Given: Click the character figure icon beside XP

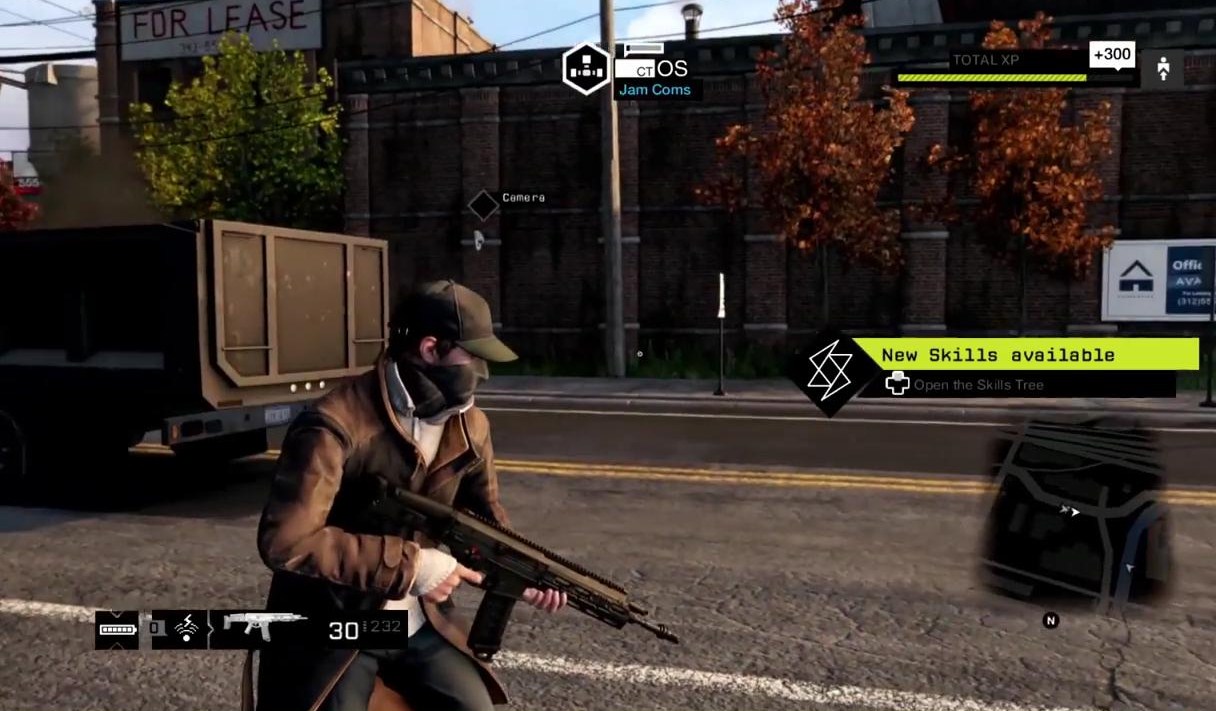Looking at the screenshot, I should pyautogui.click(x=1162, y=69).
